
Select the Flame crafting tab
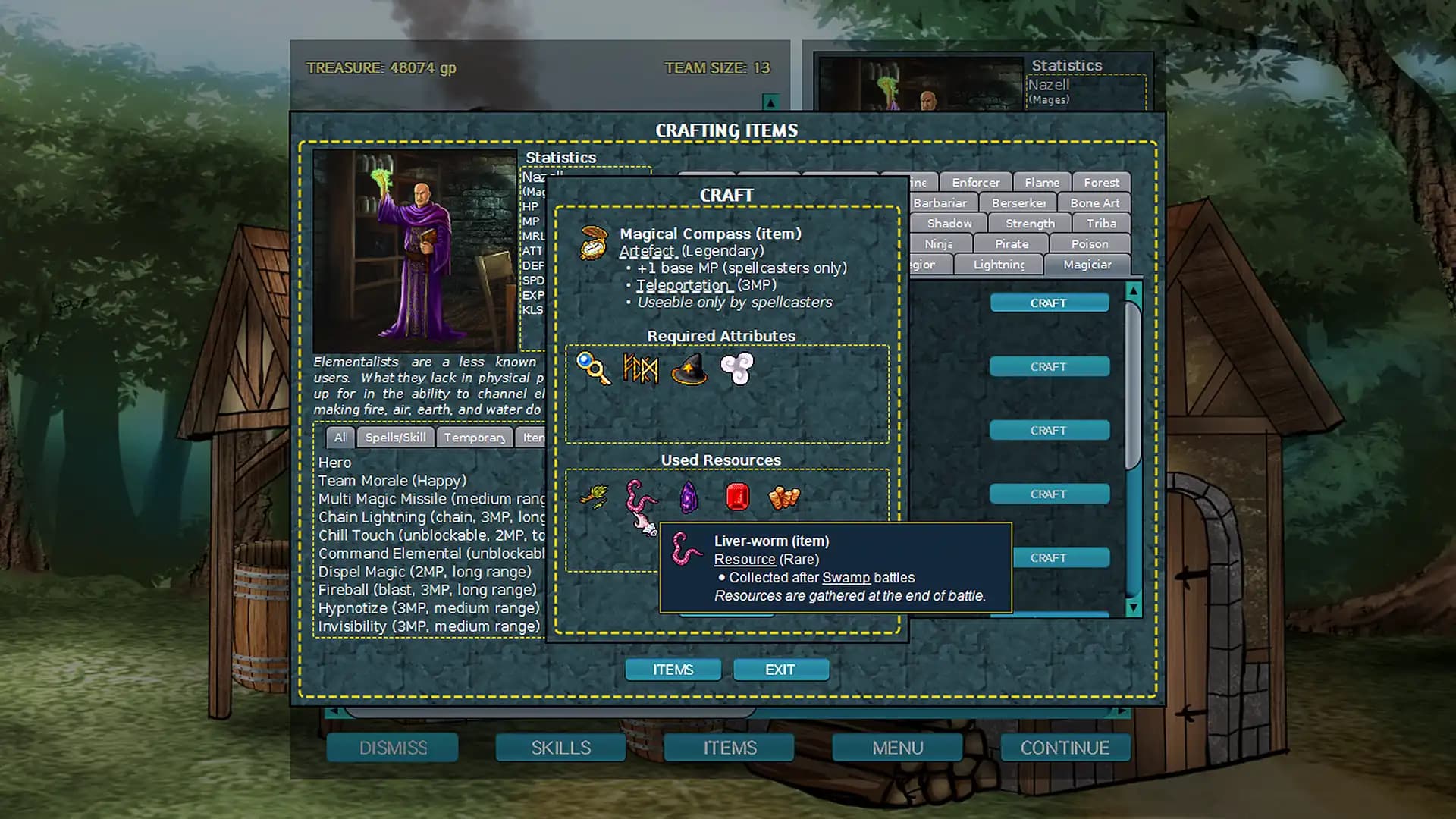point(1041,183)
